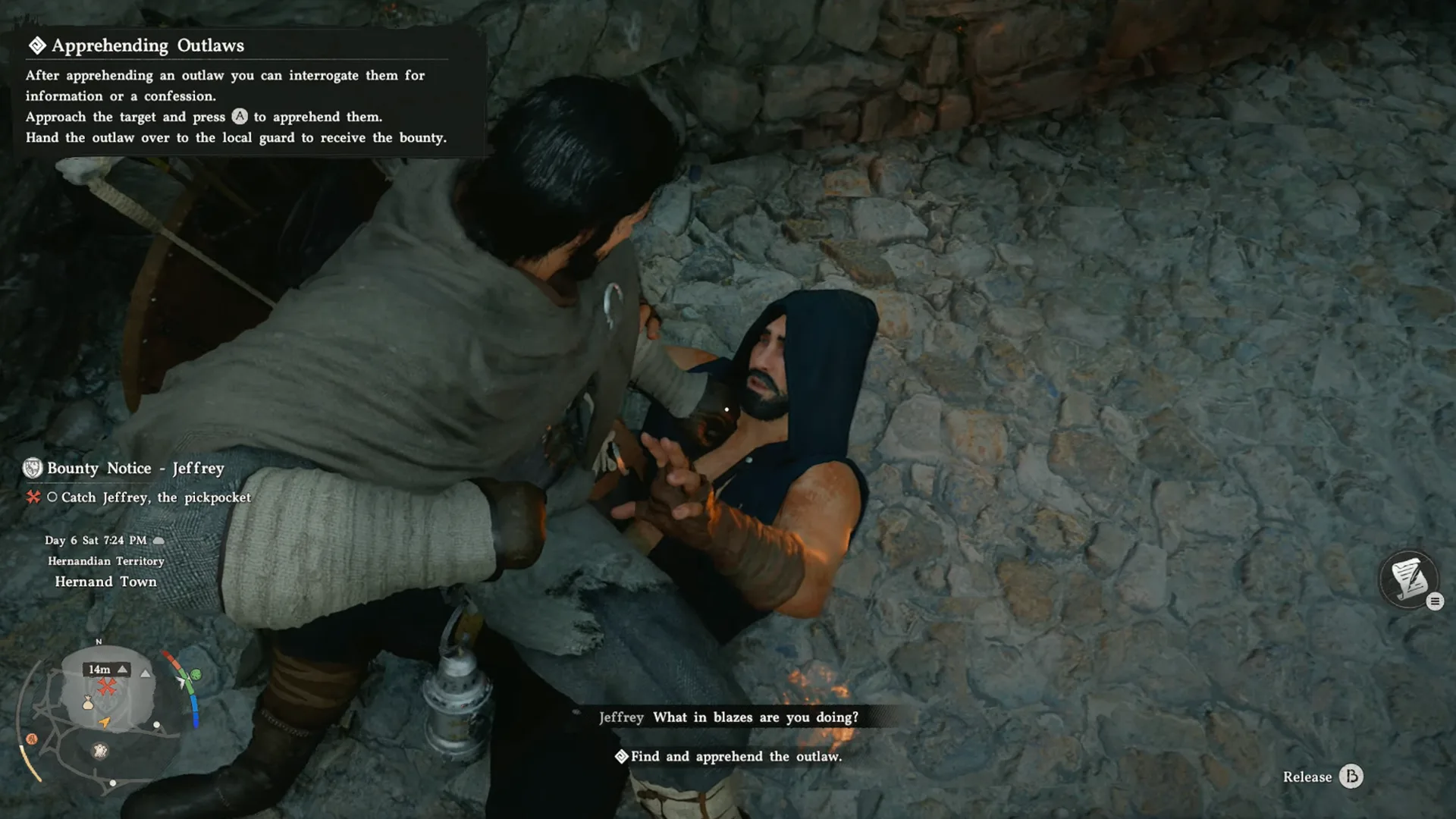Click the player direction arrow on minimap
This screenshot has width=1456, height=819.
pos(104,723)
